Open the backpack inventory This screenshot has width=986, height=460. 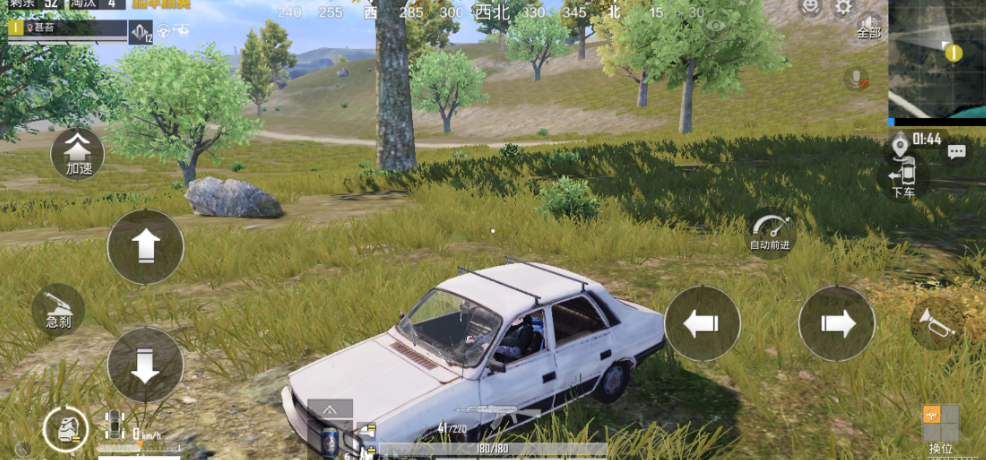tap(65, 430)
